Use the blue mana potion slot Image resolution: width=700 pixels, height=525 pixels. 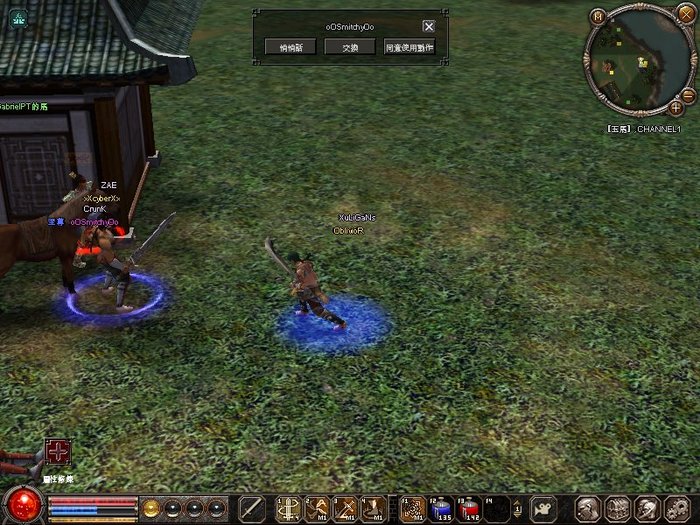(441, 508)
